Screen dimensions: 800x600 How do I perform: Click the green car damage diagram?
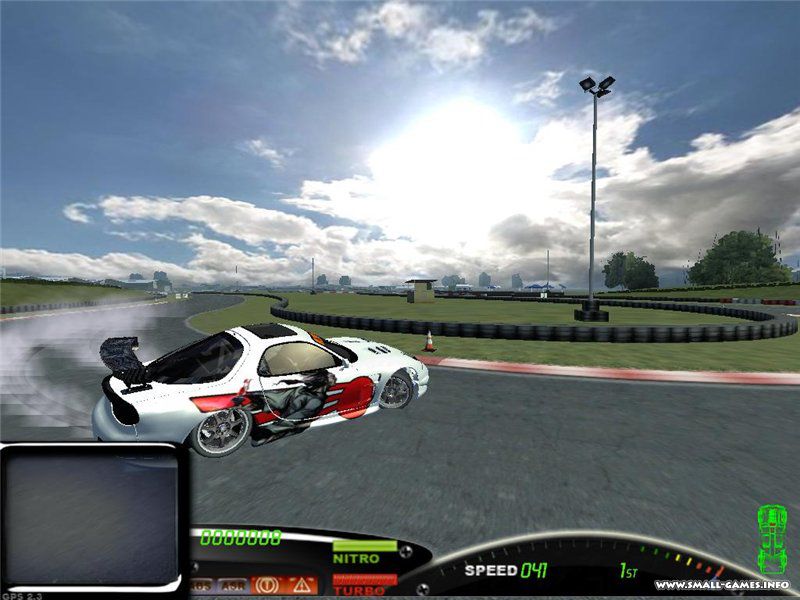pos(771,538)
